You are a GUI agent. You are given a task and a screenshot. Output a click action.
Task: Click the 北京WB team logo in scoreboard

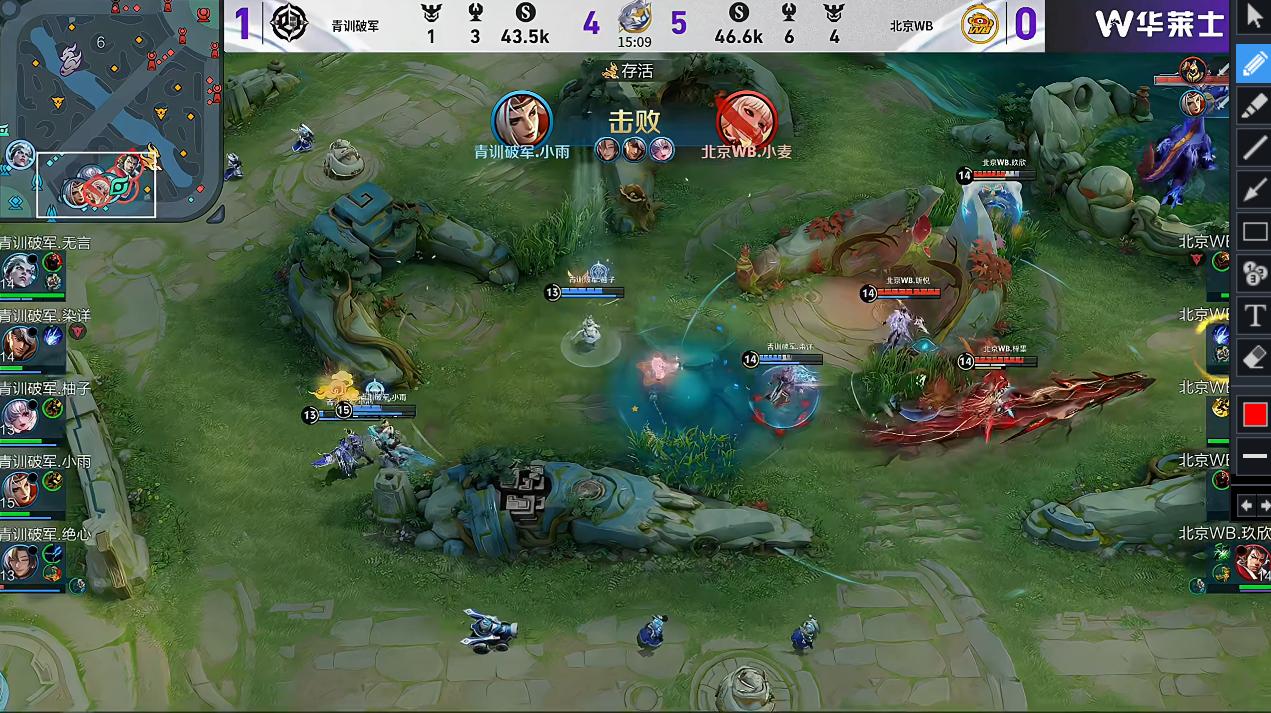[x=980, y=24]
